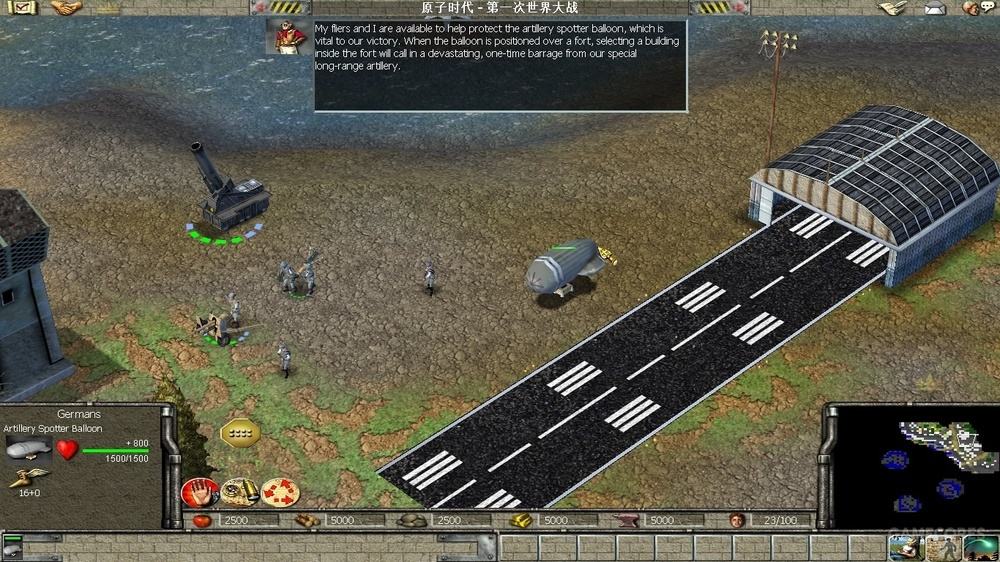Viewport: 1000px width, 562px height.
Task: Choose the red arrows formation command
Action: point(279,492)
